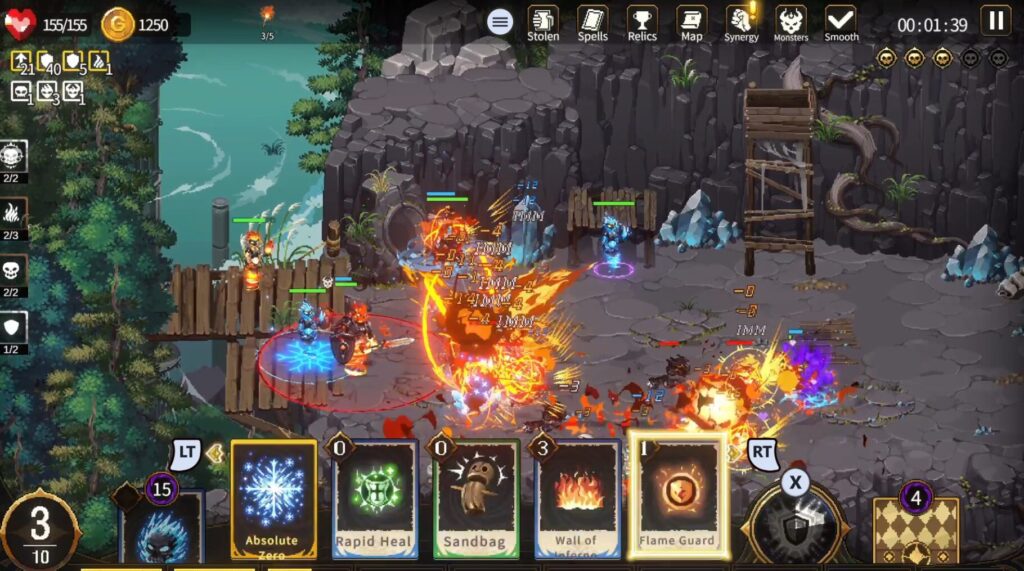1024x571 pixels.
Task: Select the Wall of Inferno card
Action: click(577, 498)
